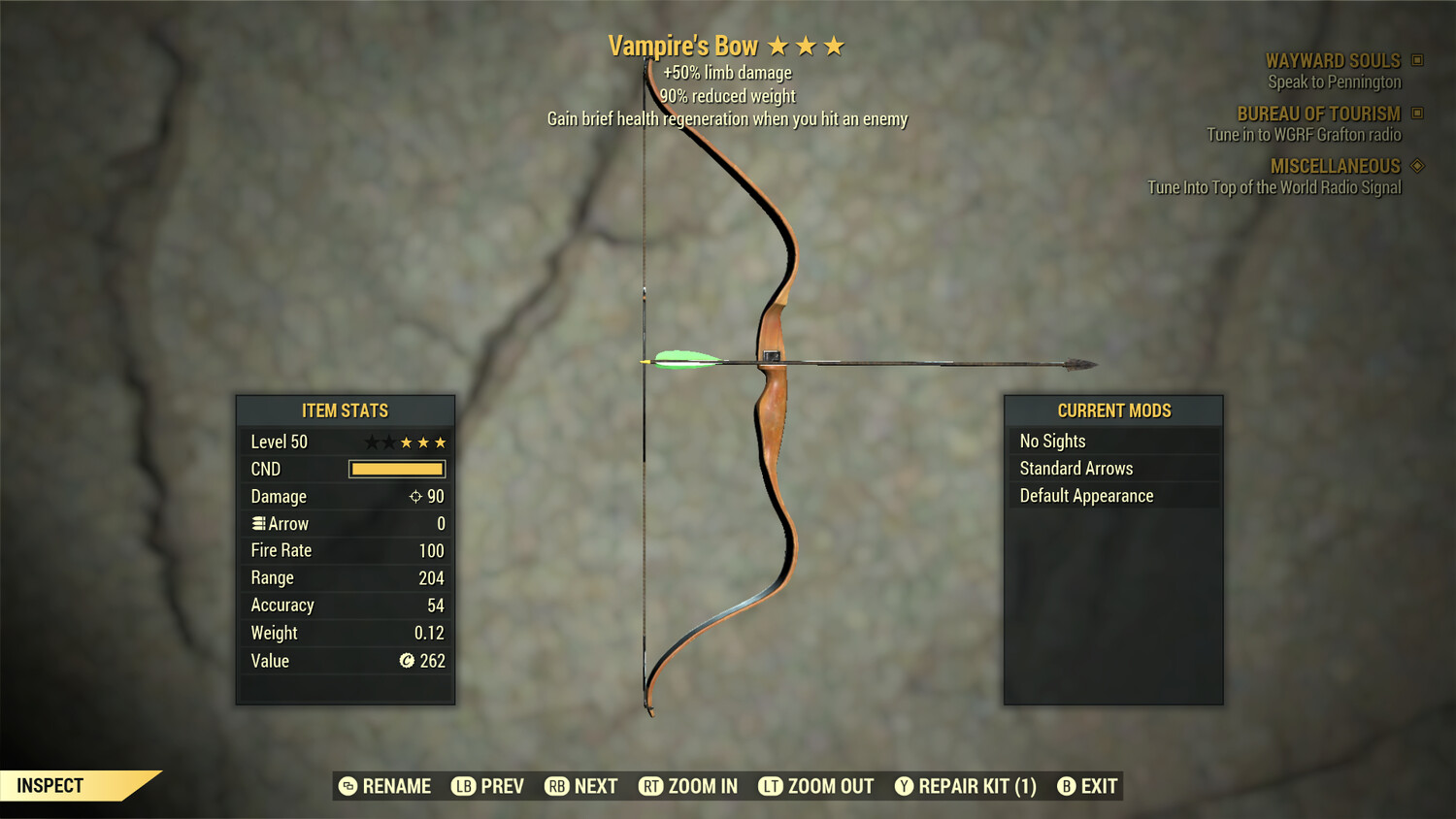The width and height of the screenshot is (1456, 819).
Task: Click the RB icon next to NEXT
Action: tap(555, 786)
